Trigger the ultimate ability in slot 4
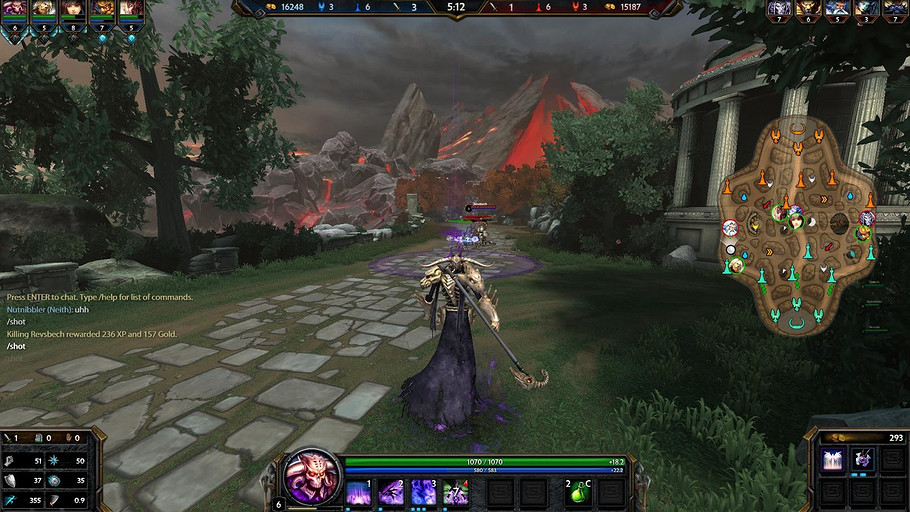 coord(456,492)
